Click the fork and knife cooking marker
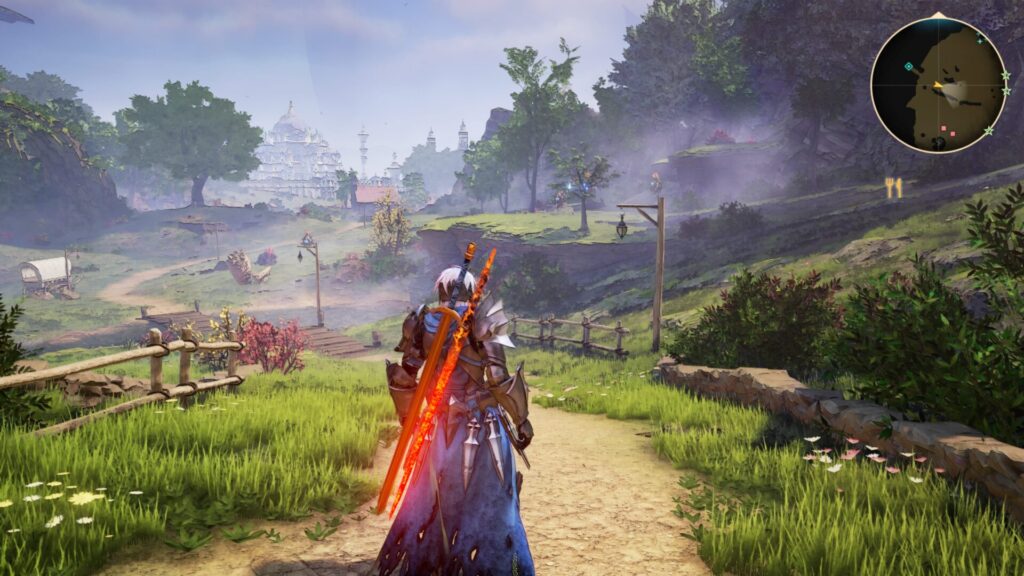Image resolution: width=1024 pixels, height=576 pixels. click(x=893, y=187)
